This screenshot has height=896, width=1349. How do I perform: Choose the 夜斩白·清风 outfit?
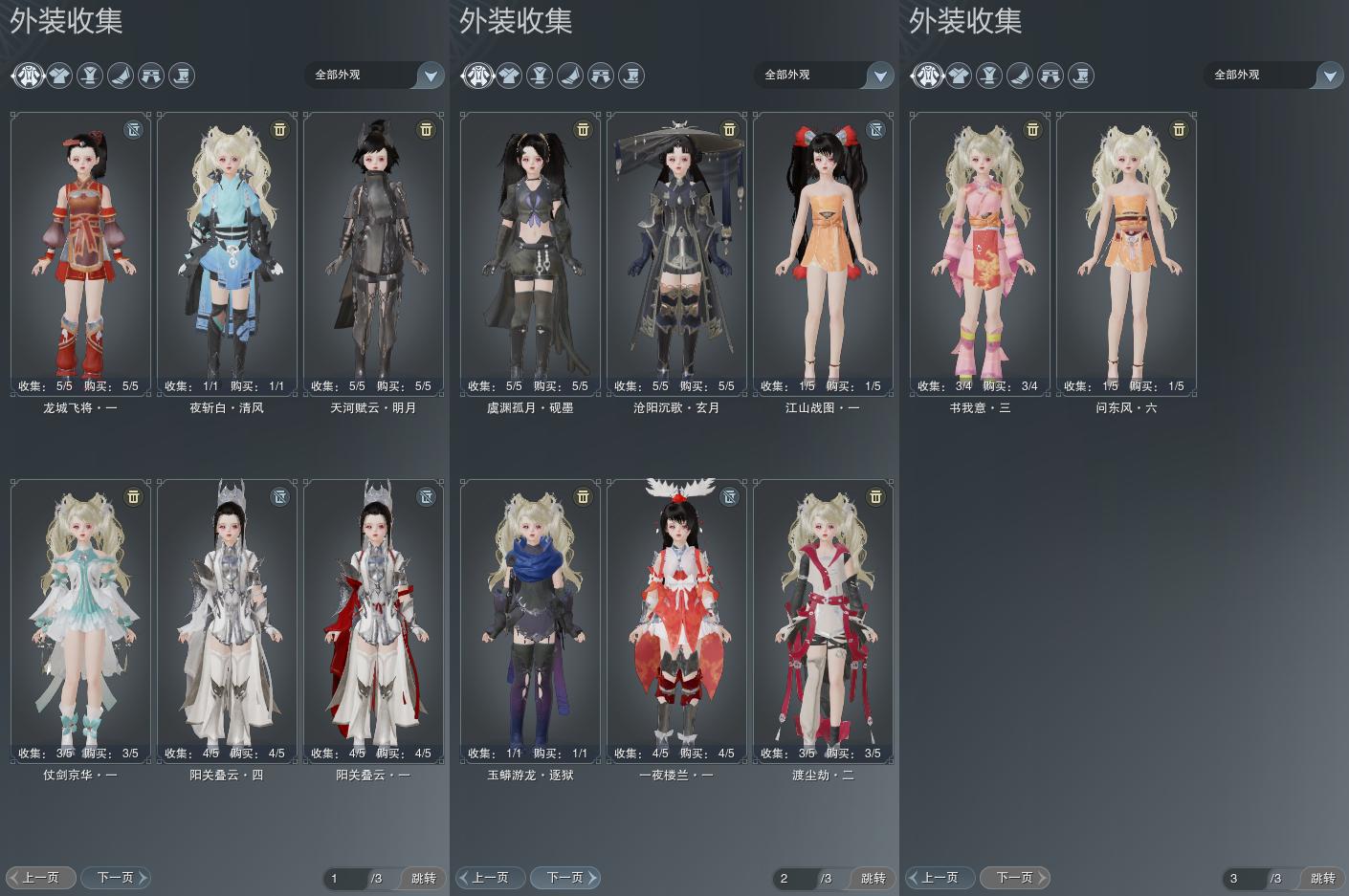[227, 253]
